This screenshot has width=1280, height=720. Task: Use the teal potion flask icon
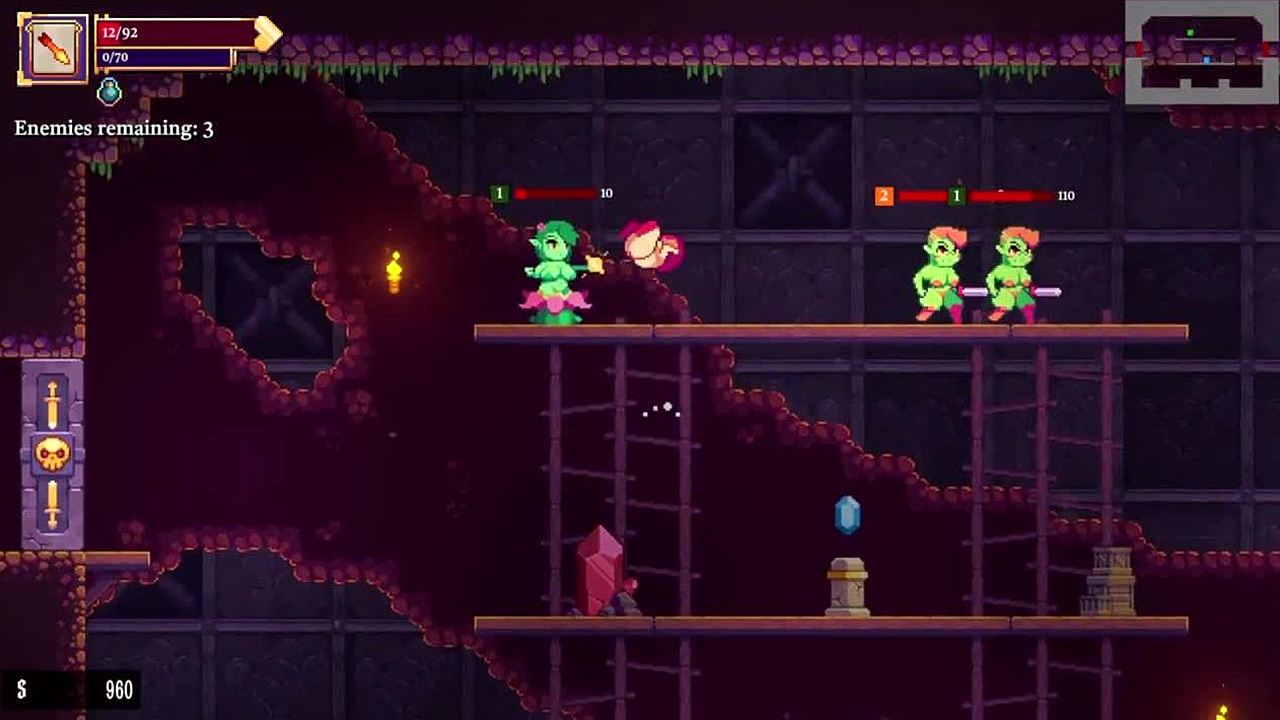[x=109, y=92]
